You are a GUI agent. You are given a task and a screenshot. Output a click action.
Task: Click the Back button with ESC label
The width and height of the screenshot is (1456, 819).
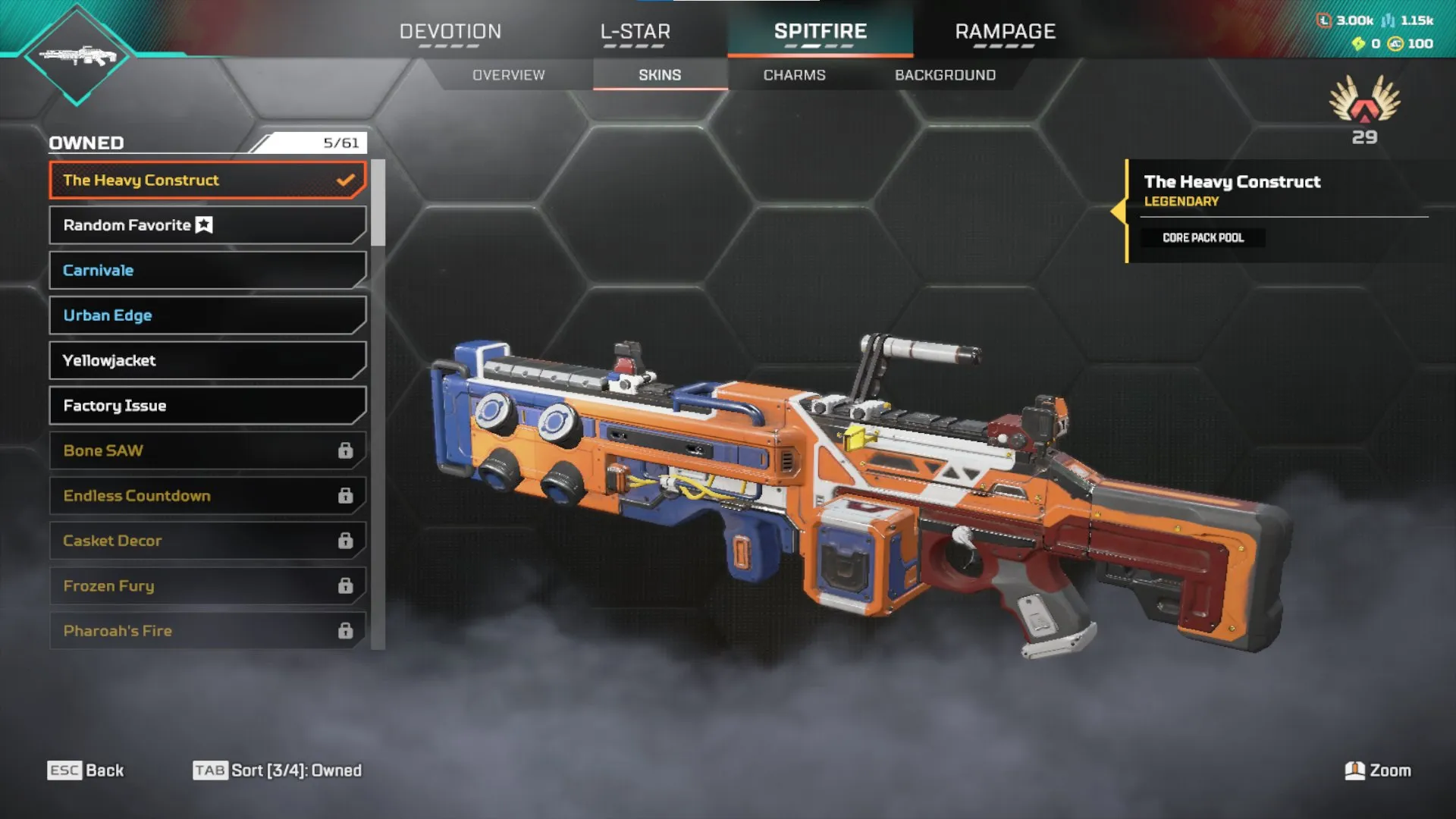[86, 770]
